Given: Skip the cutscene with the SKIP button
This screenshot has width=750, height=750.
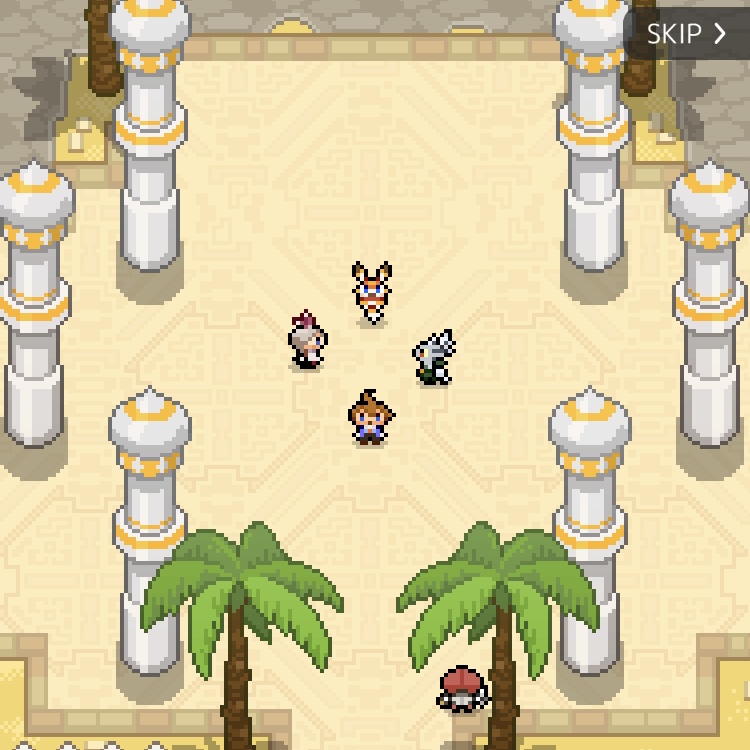Looking at the screenshot, I should point(686,33).
